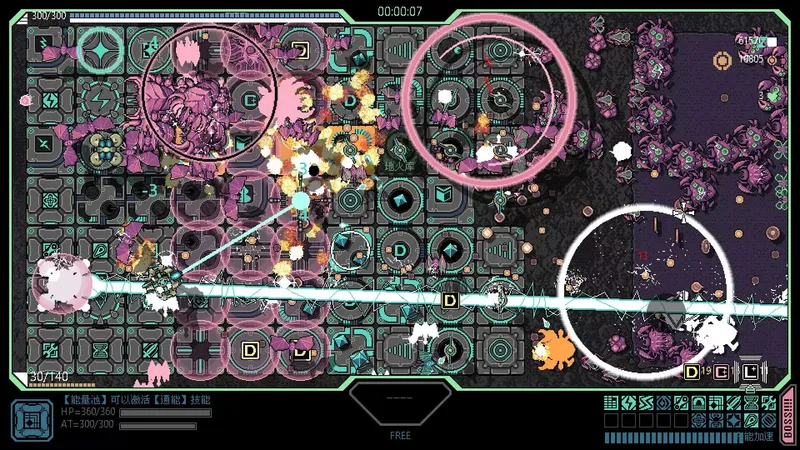Pick the diagonal stripes module icon
The image size is (800, 450).
734,402
